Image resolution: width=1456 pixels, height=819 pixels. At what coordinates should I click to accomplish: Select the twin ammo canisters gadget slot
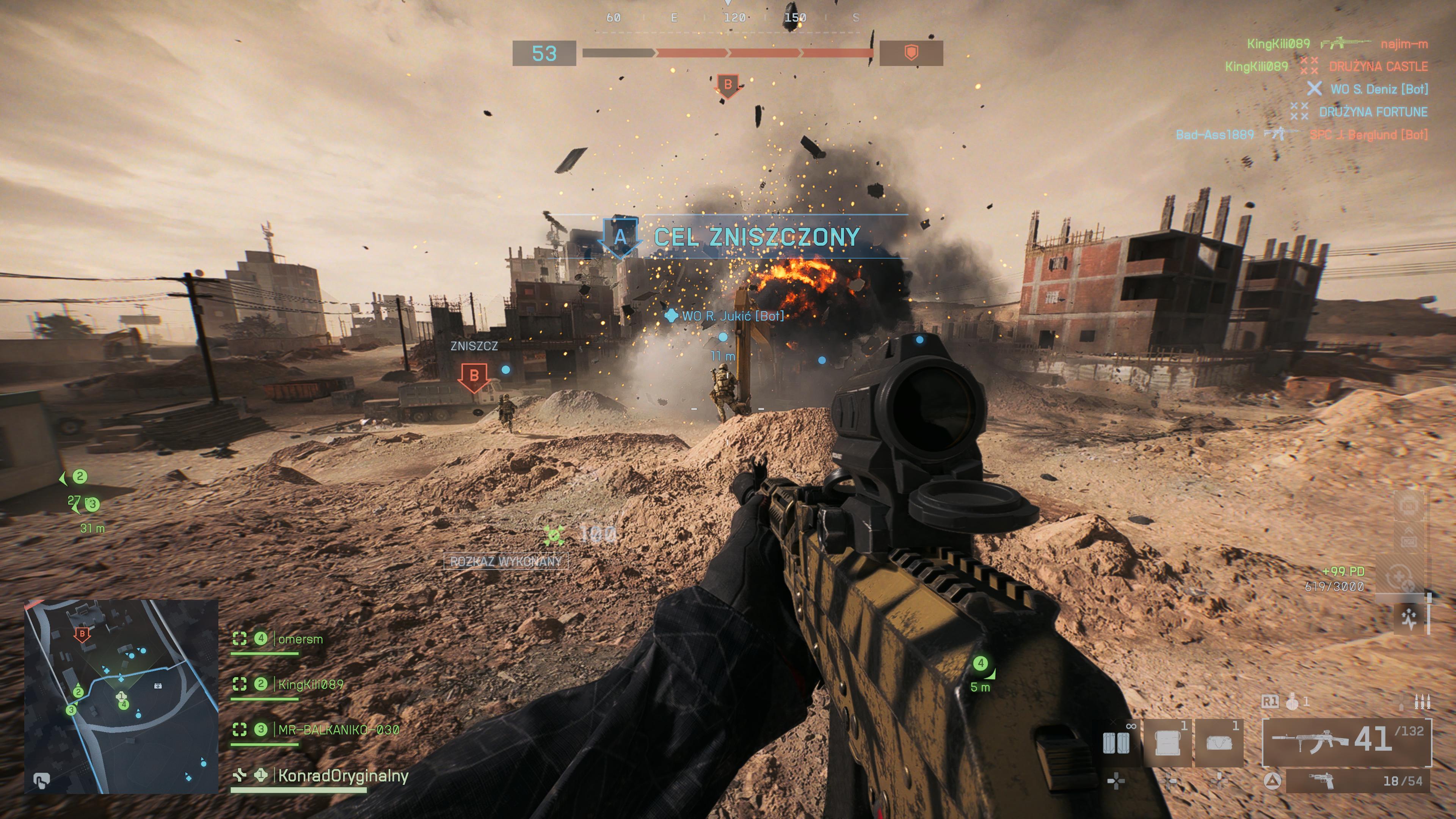coord(1116,743)
